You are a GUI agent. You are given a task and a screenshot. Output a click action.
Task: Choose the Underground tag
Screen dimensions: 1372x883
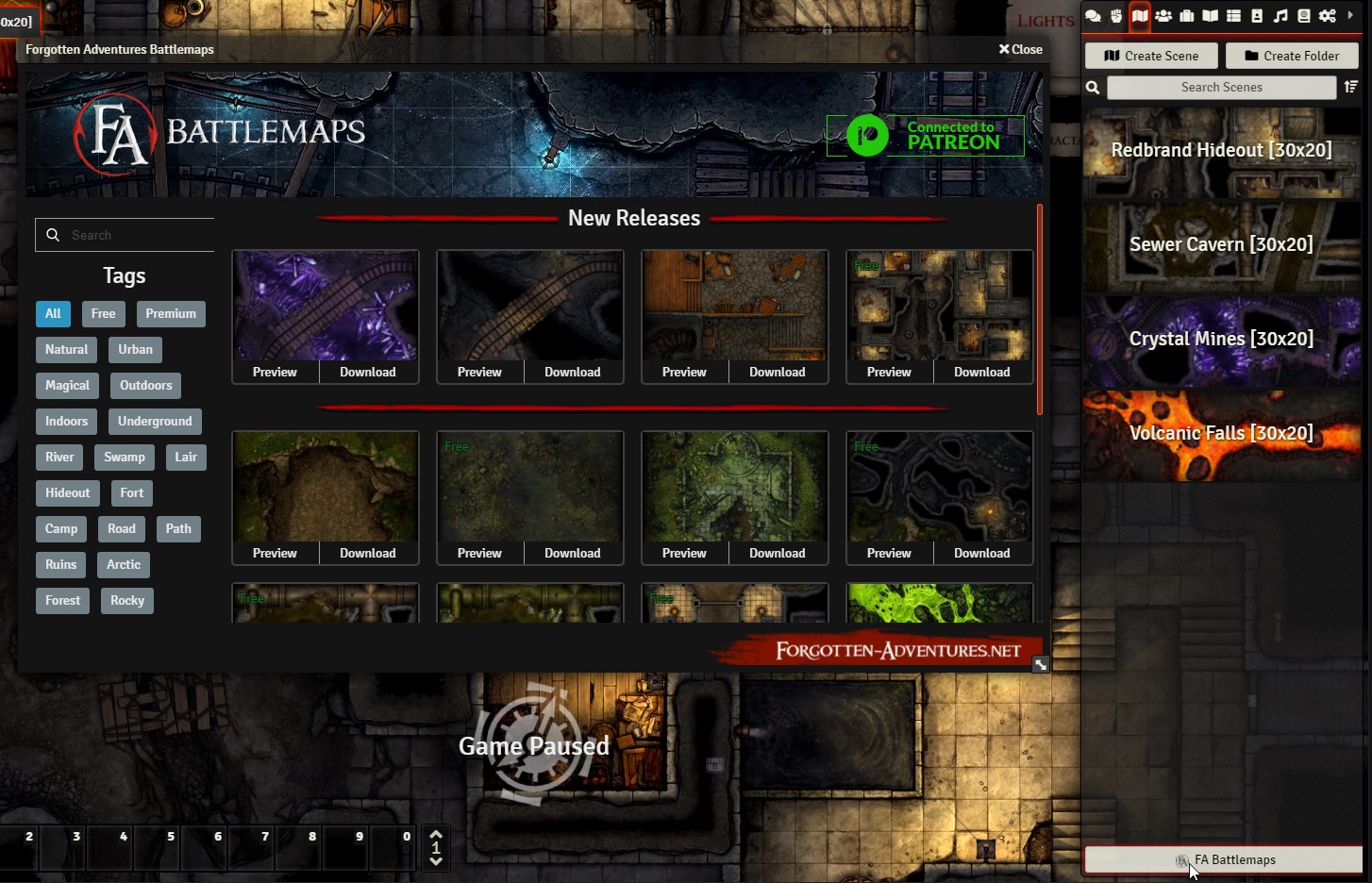point(155,422)
